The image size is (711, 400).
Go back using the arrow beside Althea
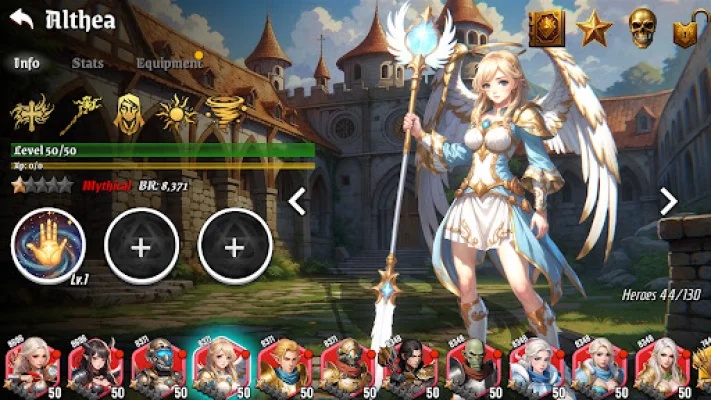click(21, 18)
